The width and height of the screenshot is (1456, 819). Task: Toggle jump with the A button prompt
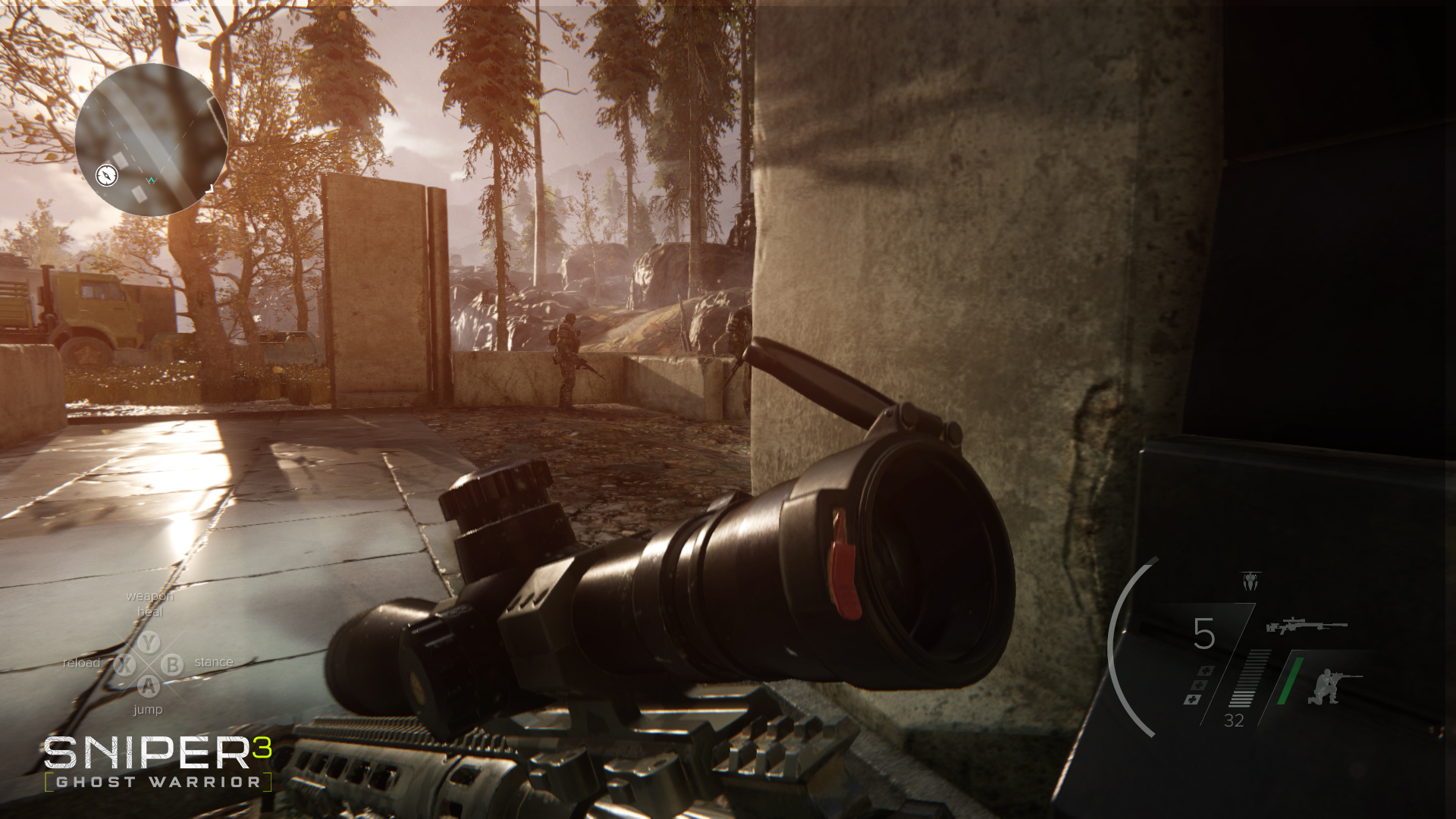click(149, 687)
